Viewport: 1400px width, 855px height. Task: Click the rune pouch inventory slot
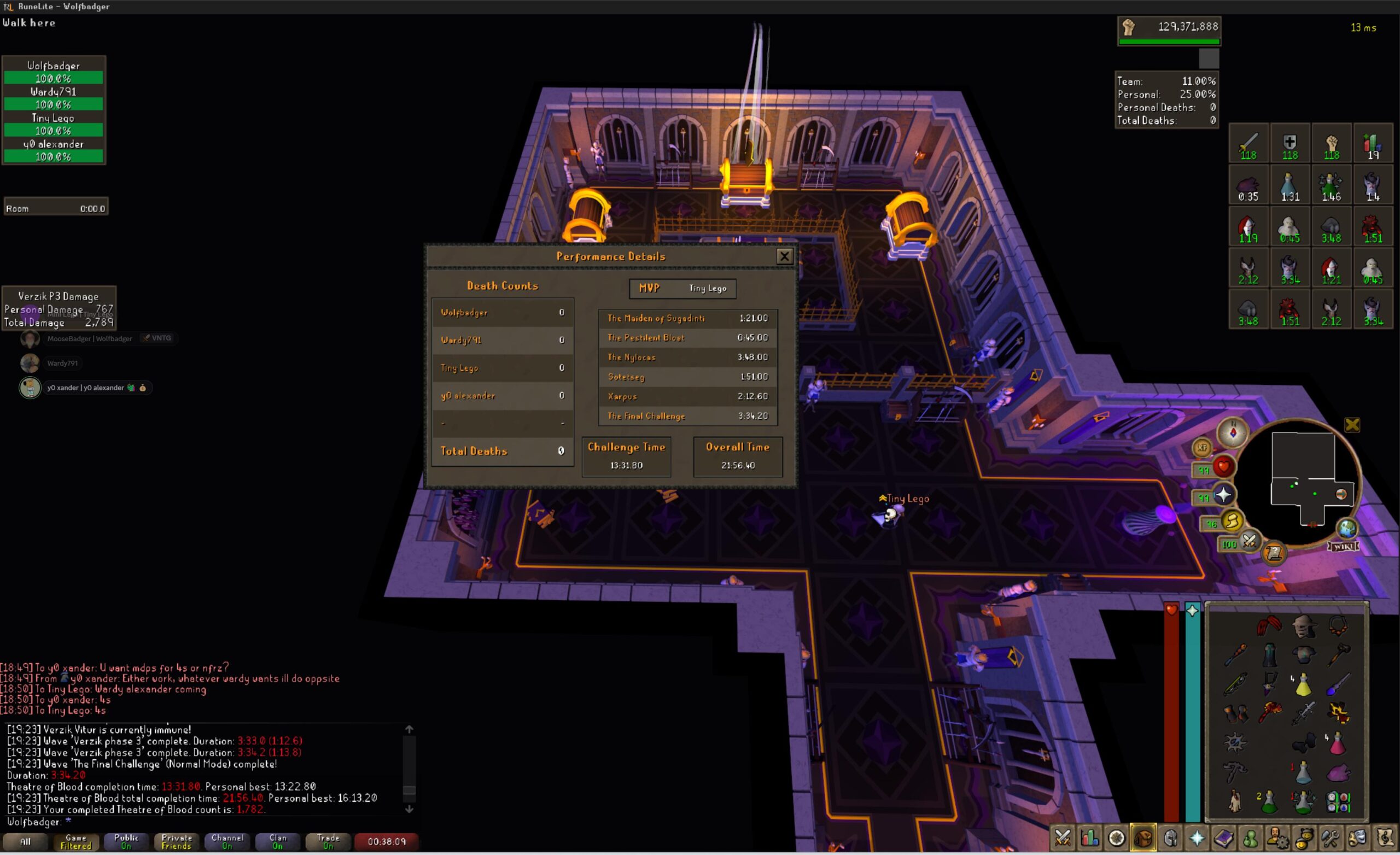[1338, 801]
